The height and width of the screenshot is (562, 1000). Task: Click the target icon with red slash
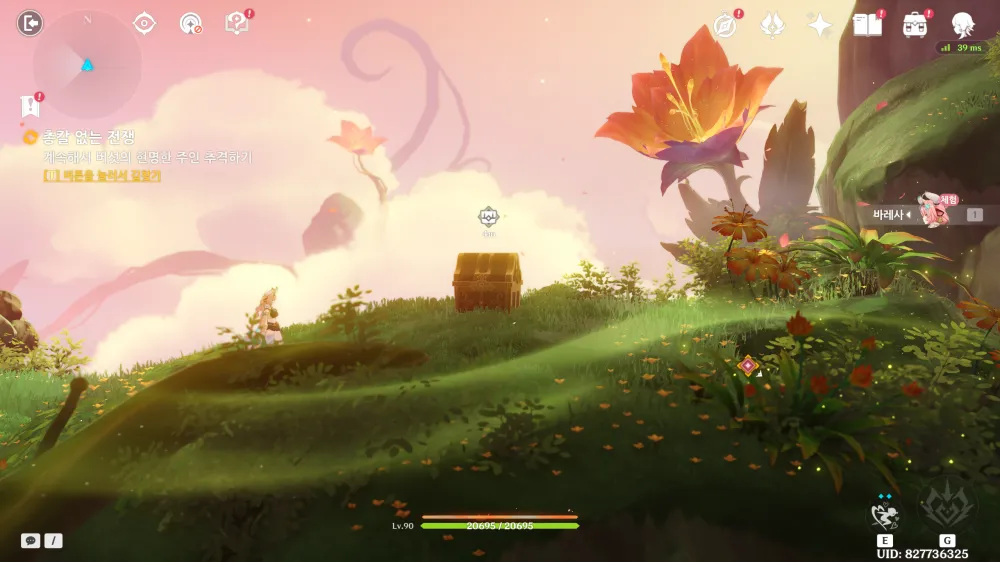(190, 23)
